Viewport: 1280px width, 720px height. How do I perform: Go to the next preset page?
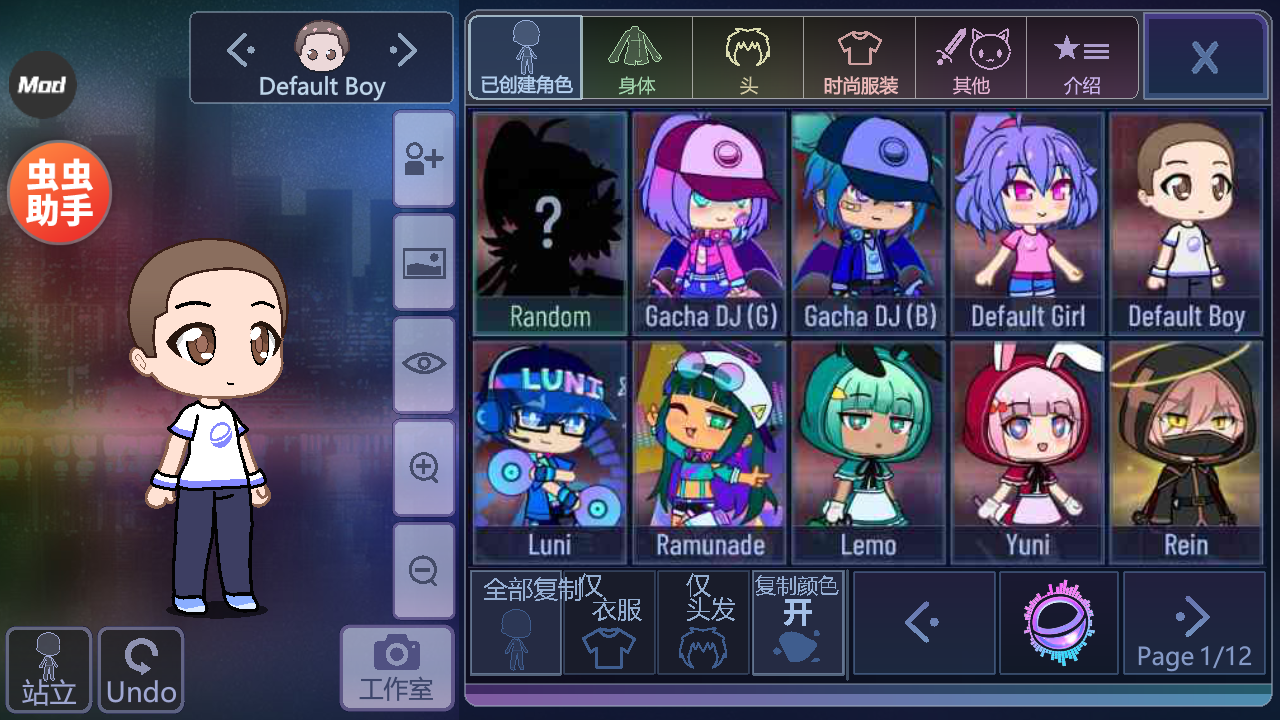1194,623
